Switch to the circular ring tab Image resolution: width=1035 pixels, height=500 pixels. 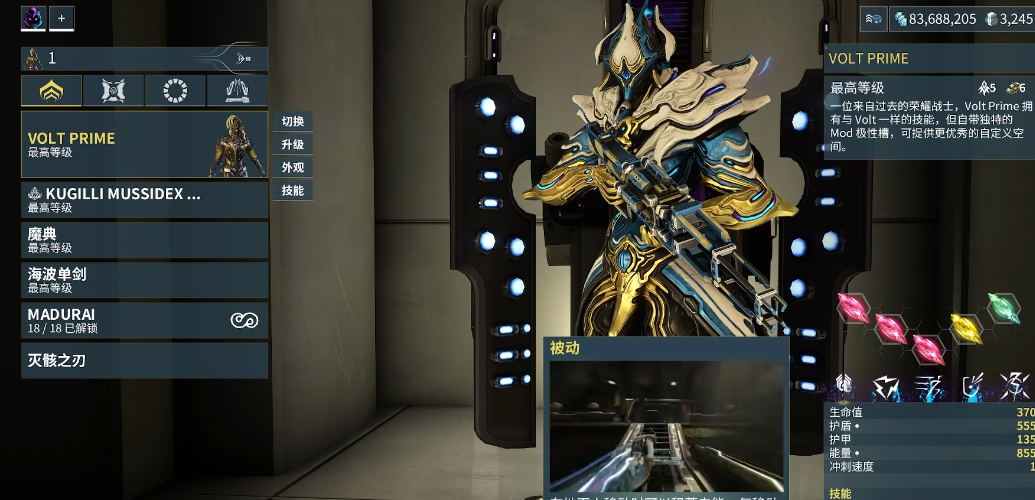175,91
